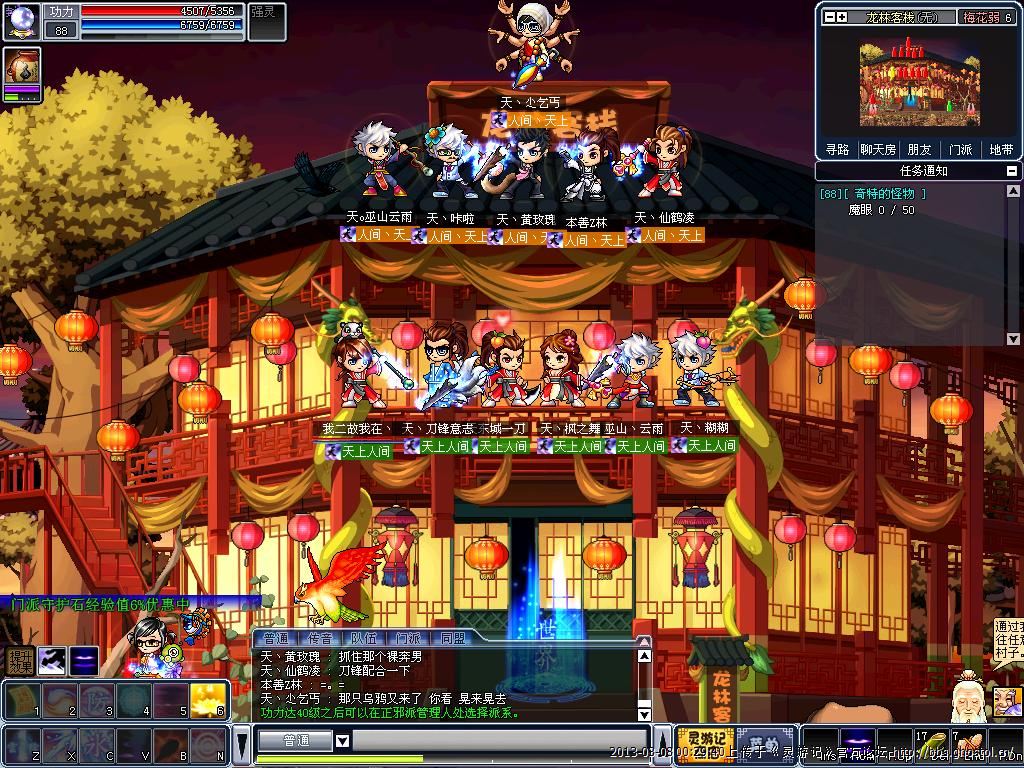Open the 门派 faction panel under the minimap
The width and height of the screenshot is (1024, 768).
[x=960, y=150]
